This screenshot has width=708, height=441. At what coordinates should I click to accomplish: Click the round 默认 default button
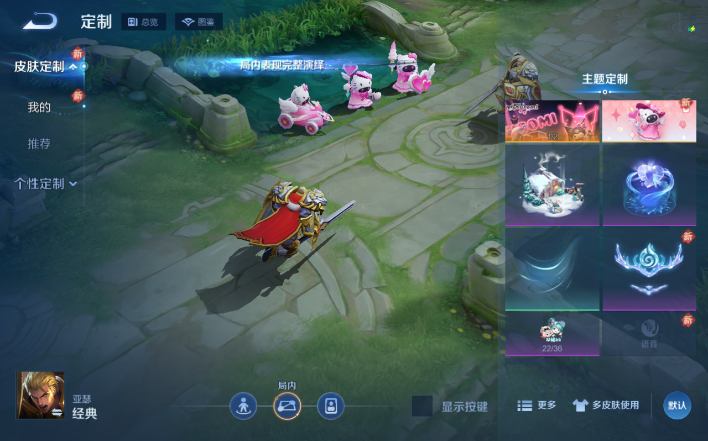coord(677,405)
